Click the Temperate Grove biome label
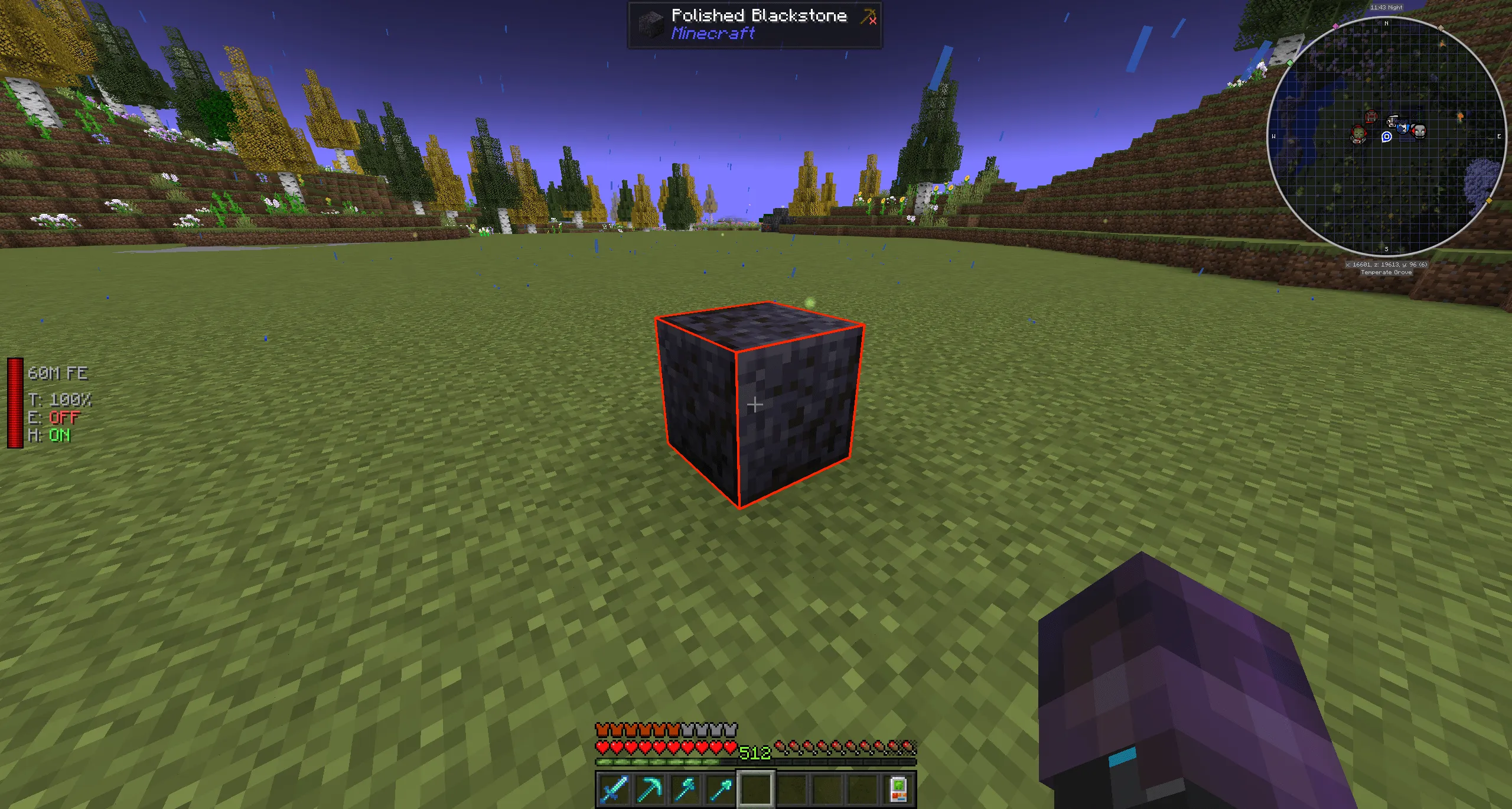 (x=1387, y=272)
